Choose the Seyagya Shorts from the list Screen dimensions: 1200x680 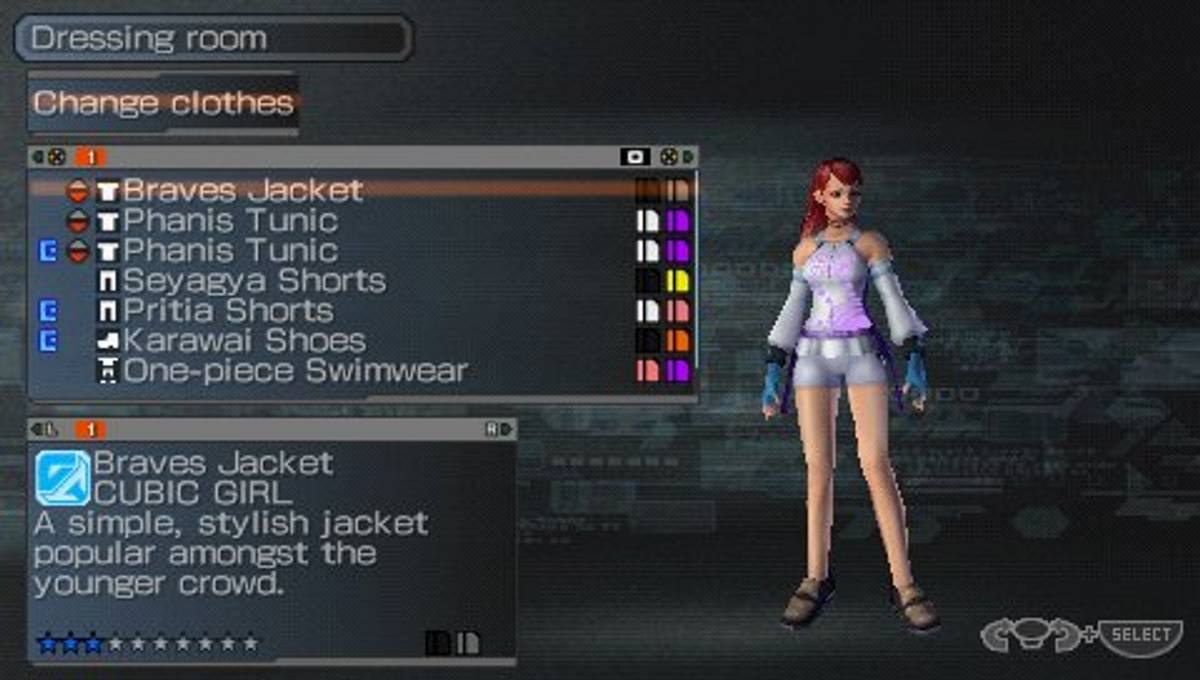[254, 280]
